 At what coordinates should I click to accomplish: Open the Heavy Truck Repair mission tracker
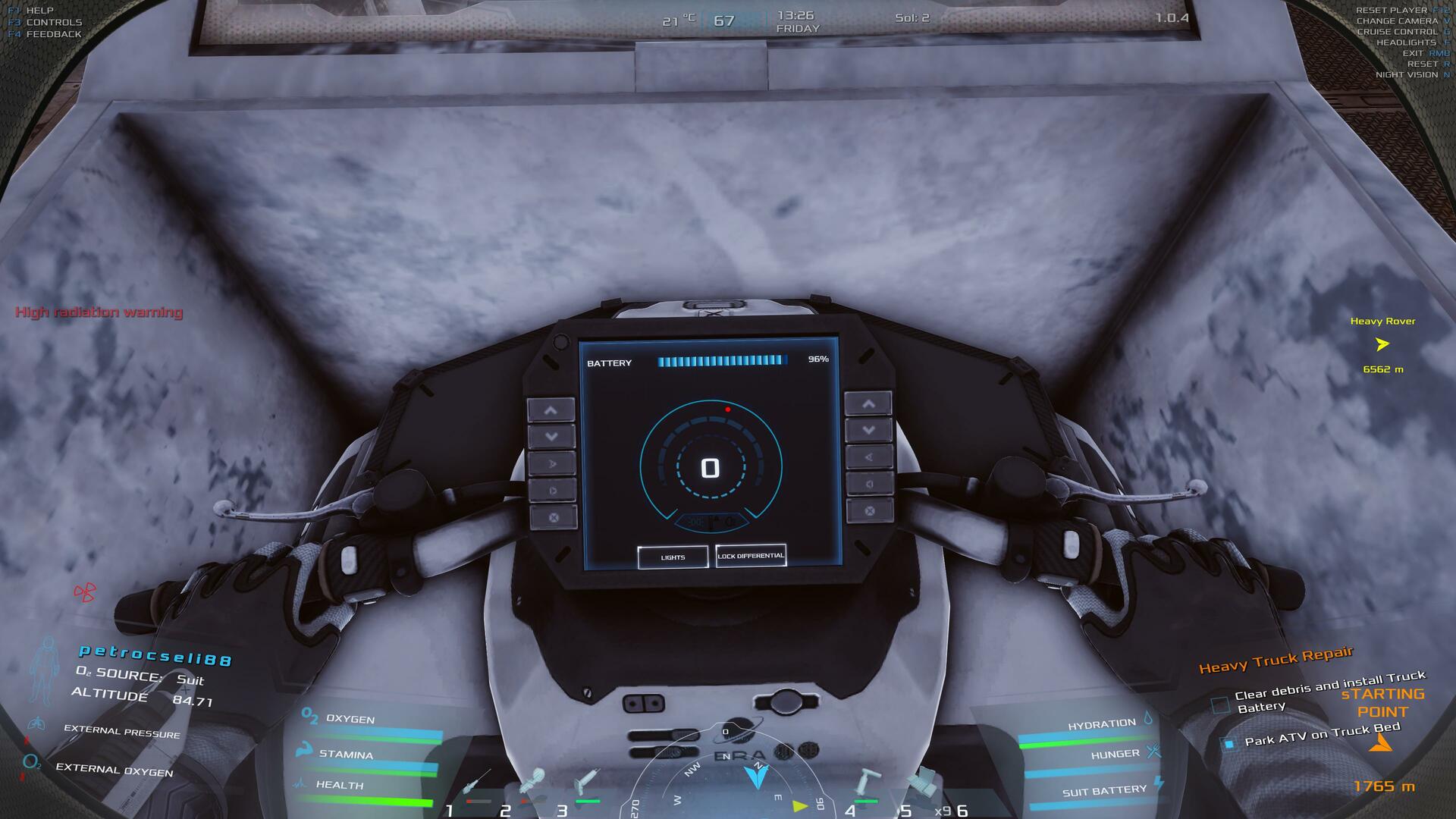[x=1276, y=661]
